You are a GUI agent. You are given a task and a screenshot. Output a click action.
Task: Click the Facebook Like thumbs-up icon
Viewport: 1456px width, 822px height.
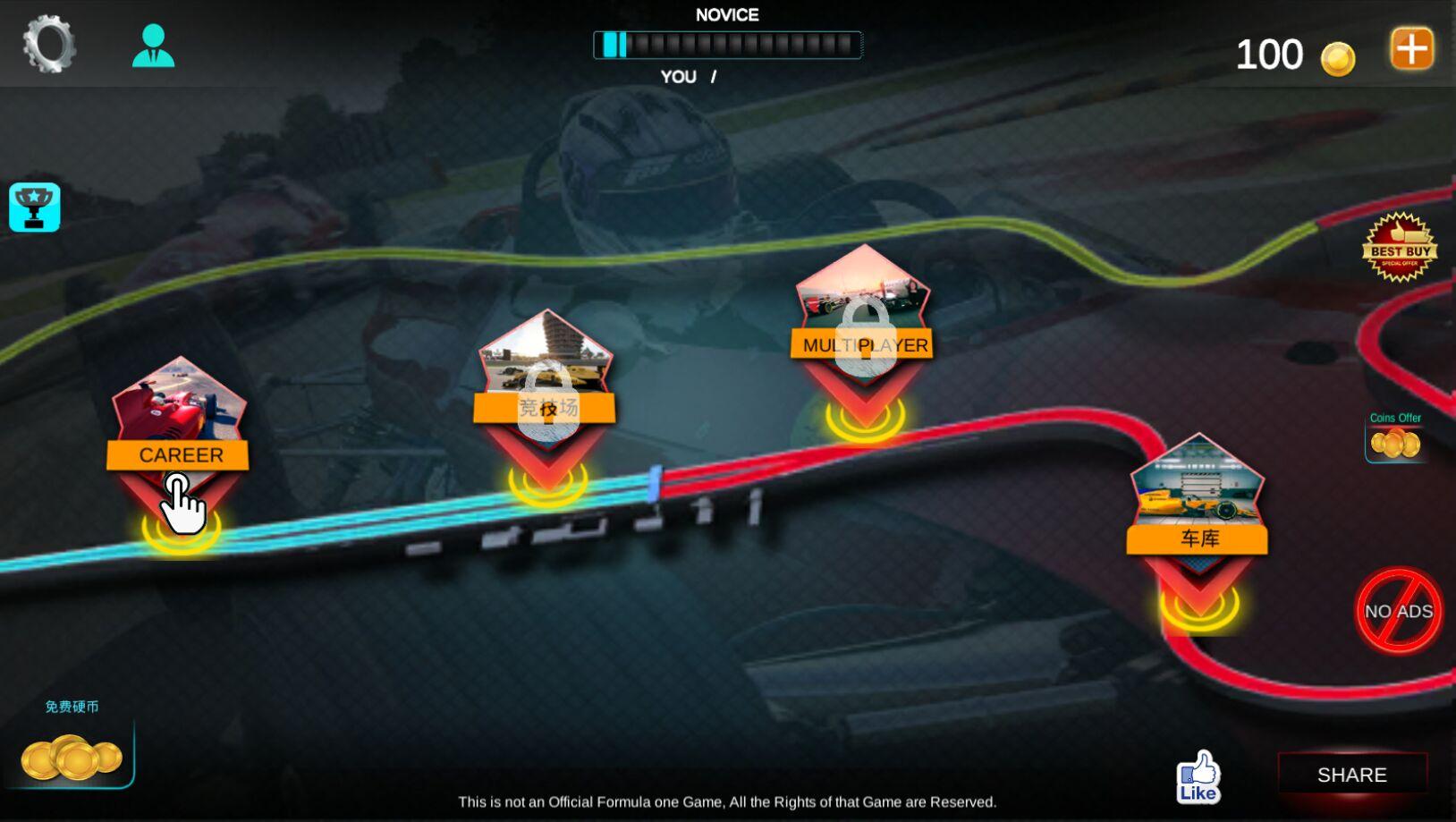pos(1198,777)
